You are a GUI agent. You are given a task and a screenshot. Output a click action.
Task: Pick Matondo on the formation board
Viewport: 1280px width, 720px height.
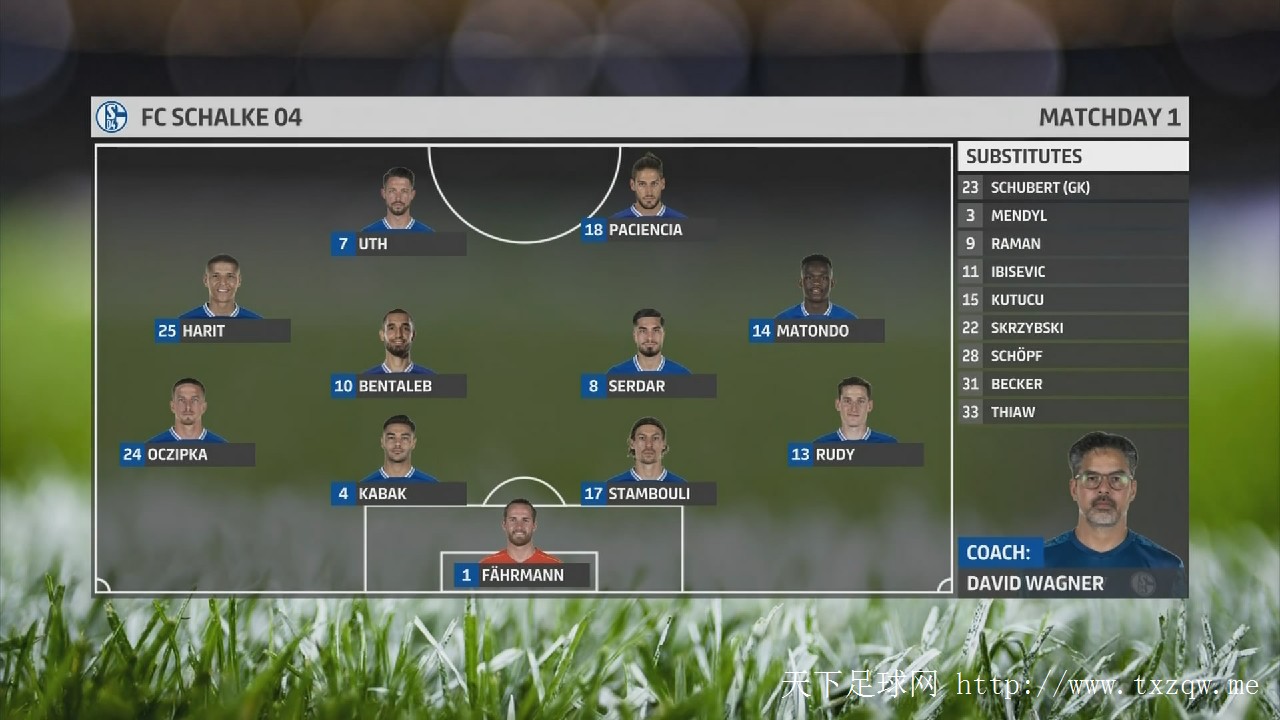(x=816, y=331)
